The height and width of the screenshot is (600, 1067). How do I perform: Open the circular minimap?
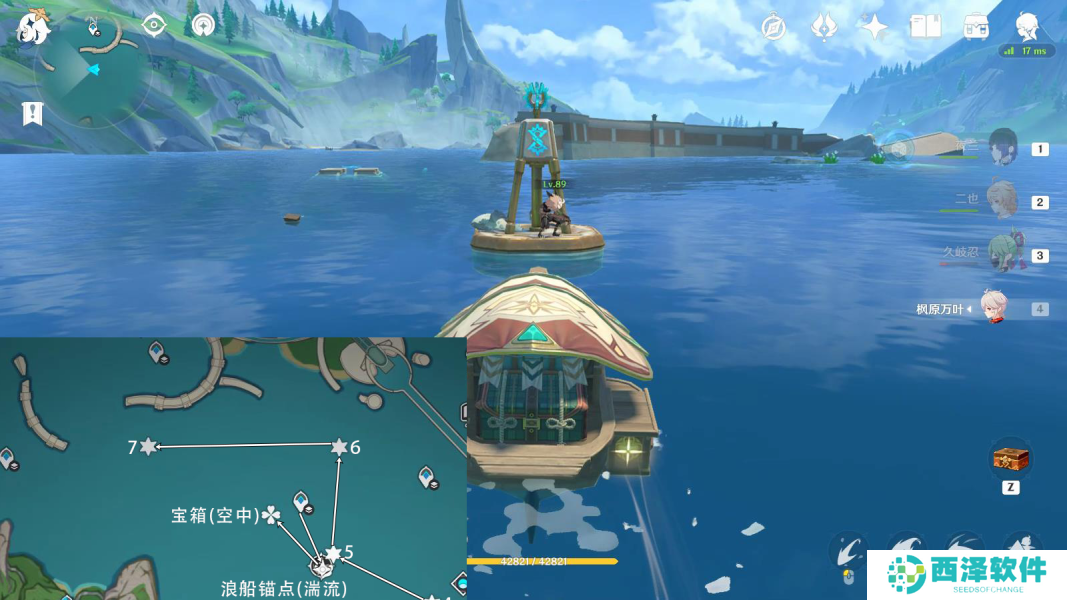click(x=92, y=69)
